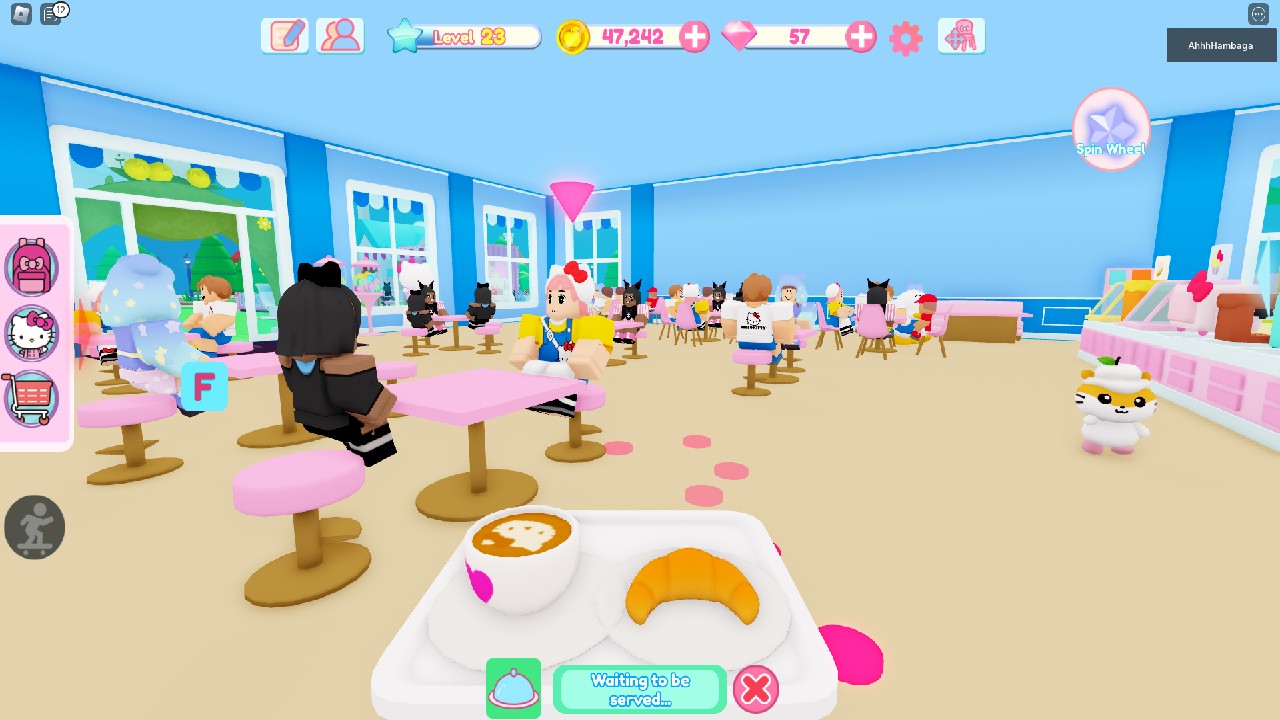Open the notepad edit icon
Image resolution: width=1280 pixels, height=720 pixels.
tap(284, 36)
